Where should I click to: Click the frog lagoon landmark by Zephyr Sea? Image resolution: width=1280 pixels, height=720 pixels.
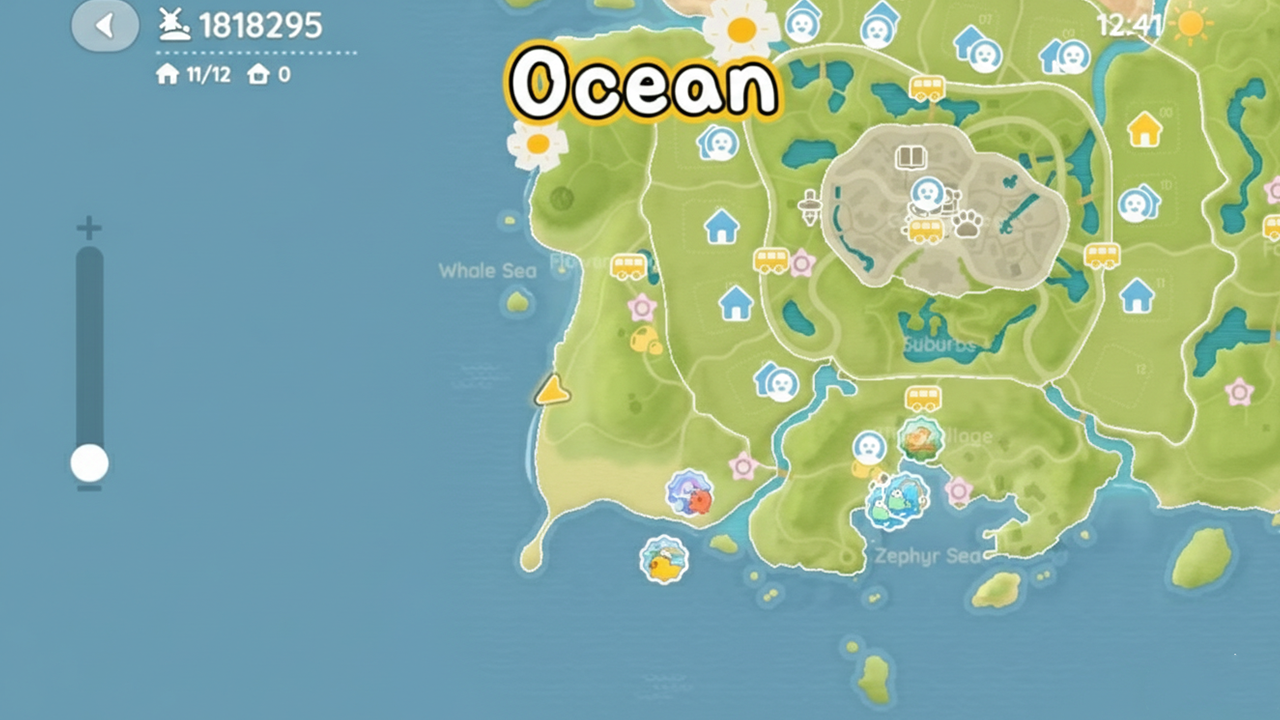[897, 500]
